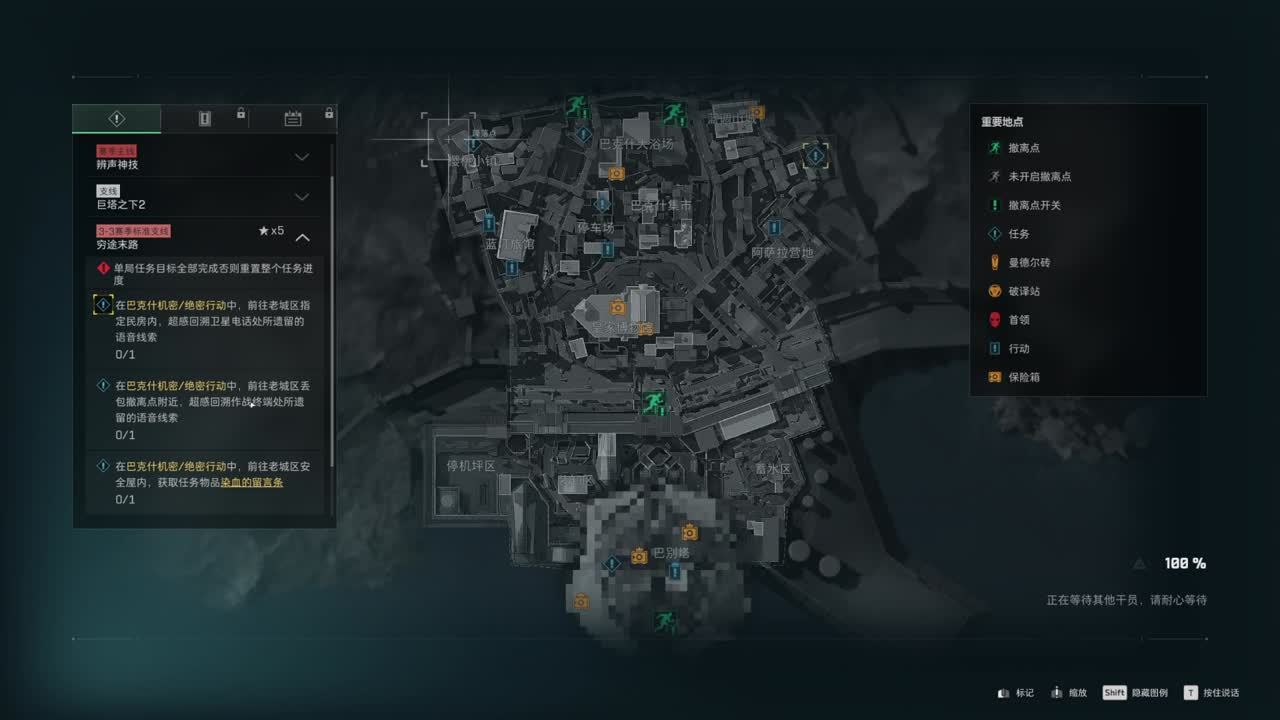Collapse the 穷途末路 quest details

coord(302,238)
